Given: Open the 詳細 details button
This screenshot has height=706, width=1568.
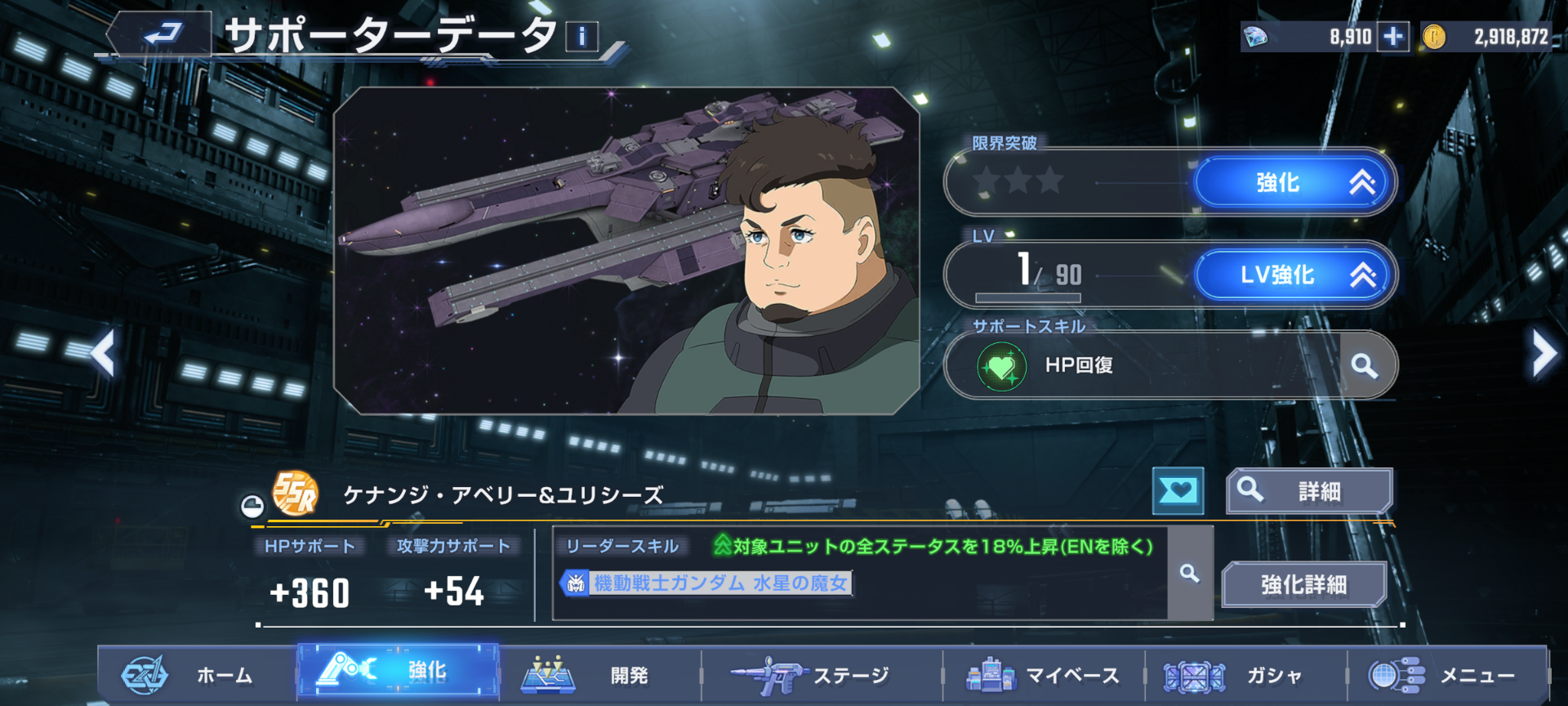Looking at the screenshot, I should [x=1309, y=491].
